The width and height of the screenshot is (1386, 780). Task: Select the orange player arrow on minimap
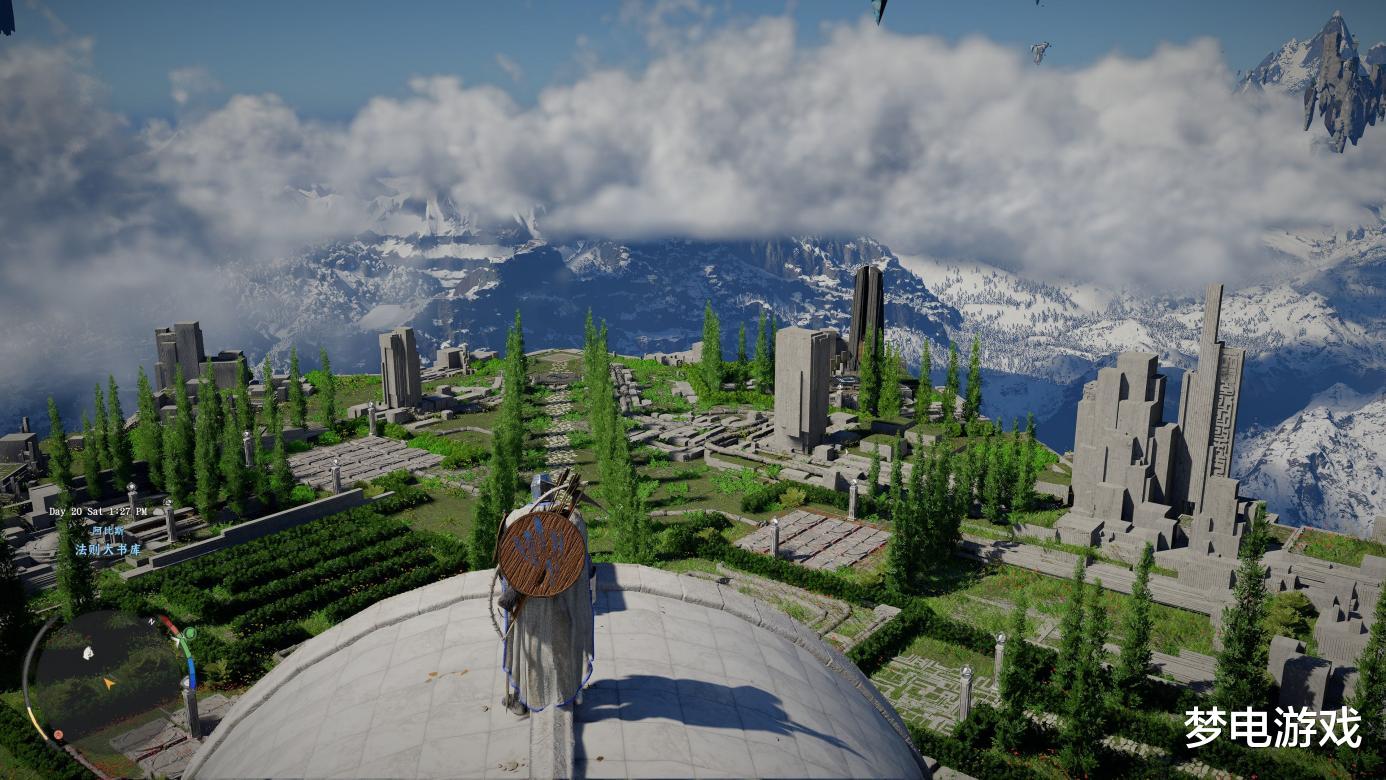109,683
